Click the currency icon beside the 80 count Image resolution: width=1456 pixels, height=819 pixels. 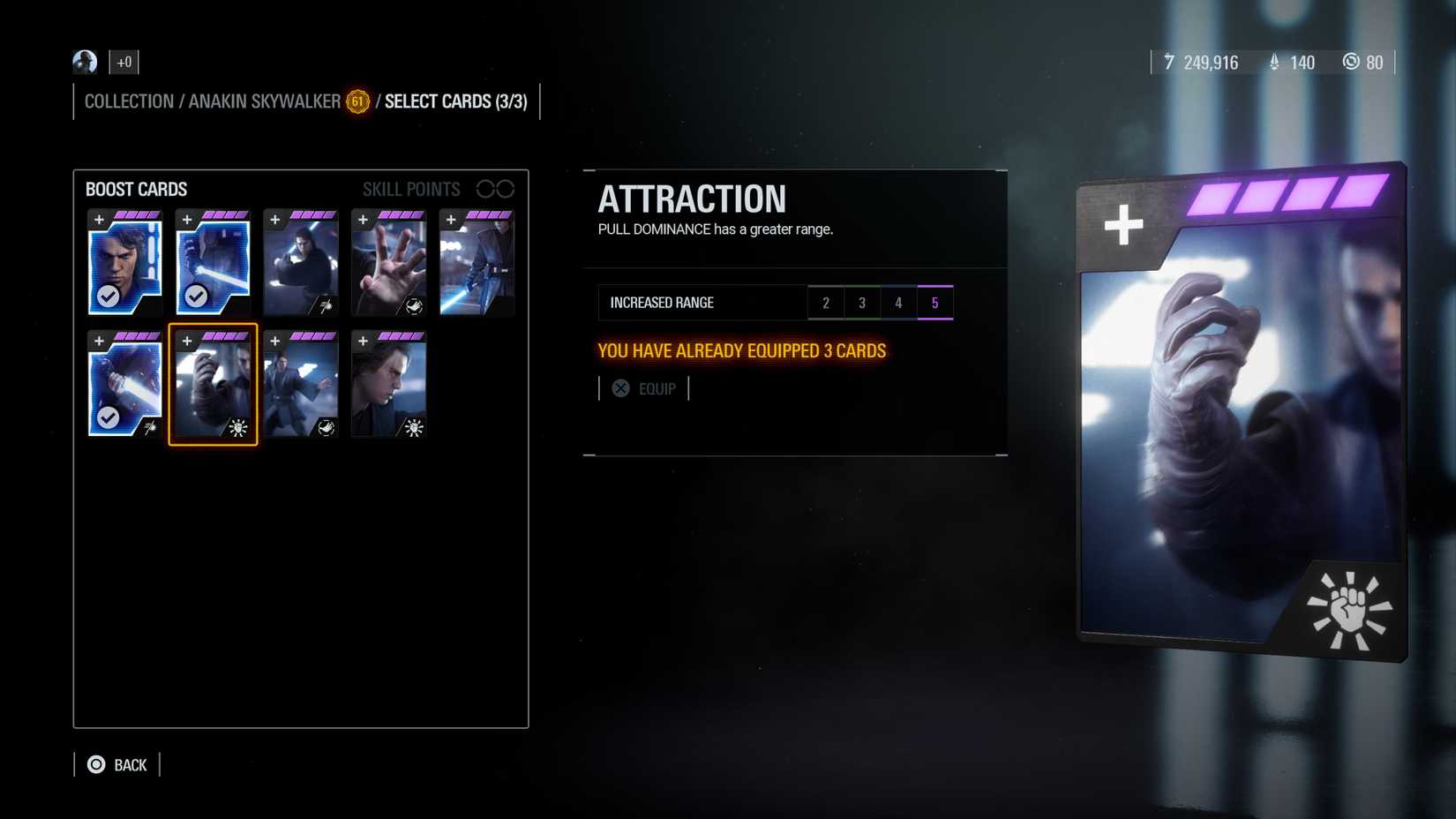tap(1351, 63)
